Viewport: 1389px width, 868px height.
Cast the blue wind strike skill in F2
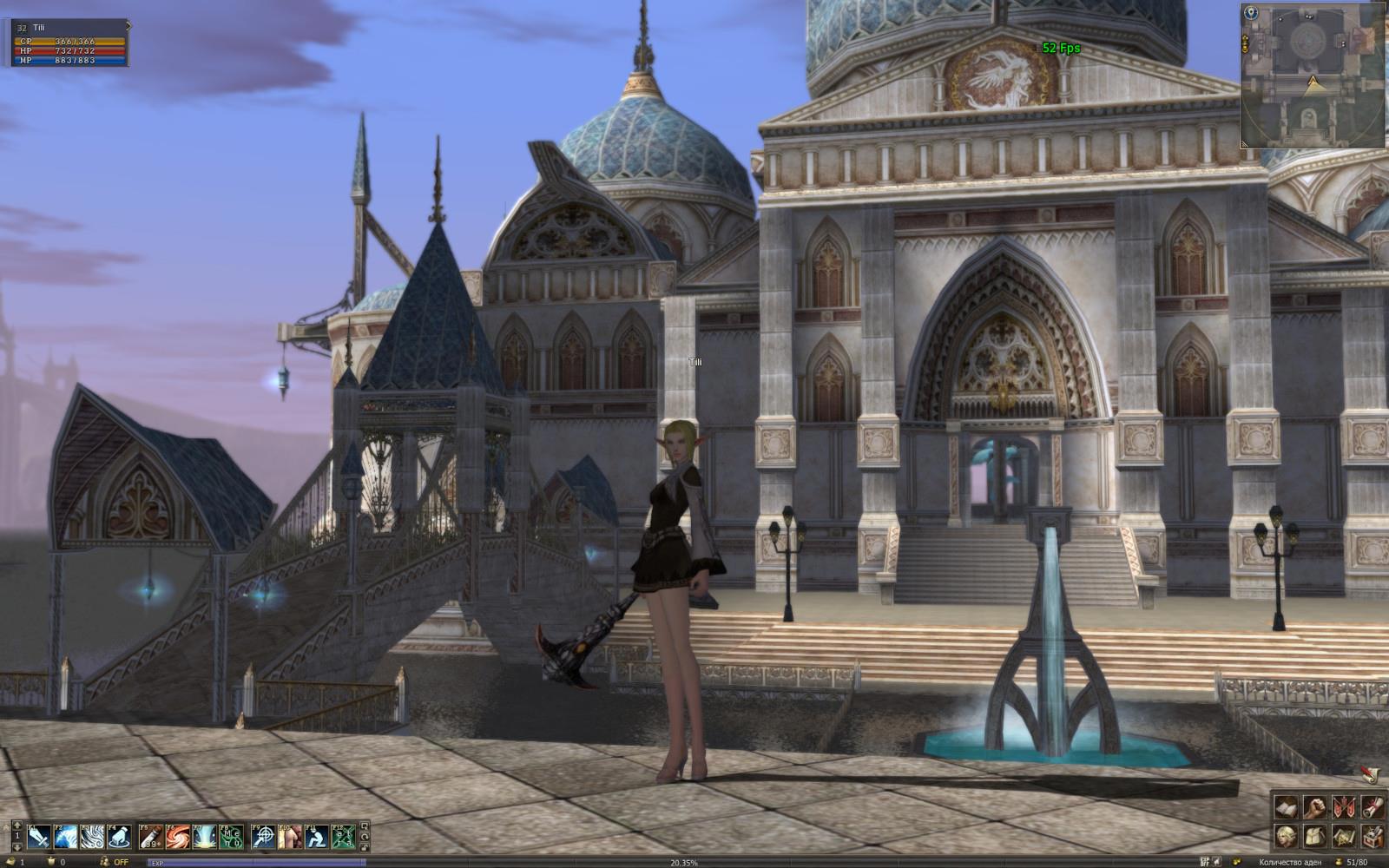tap(66, 837)
